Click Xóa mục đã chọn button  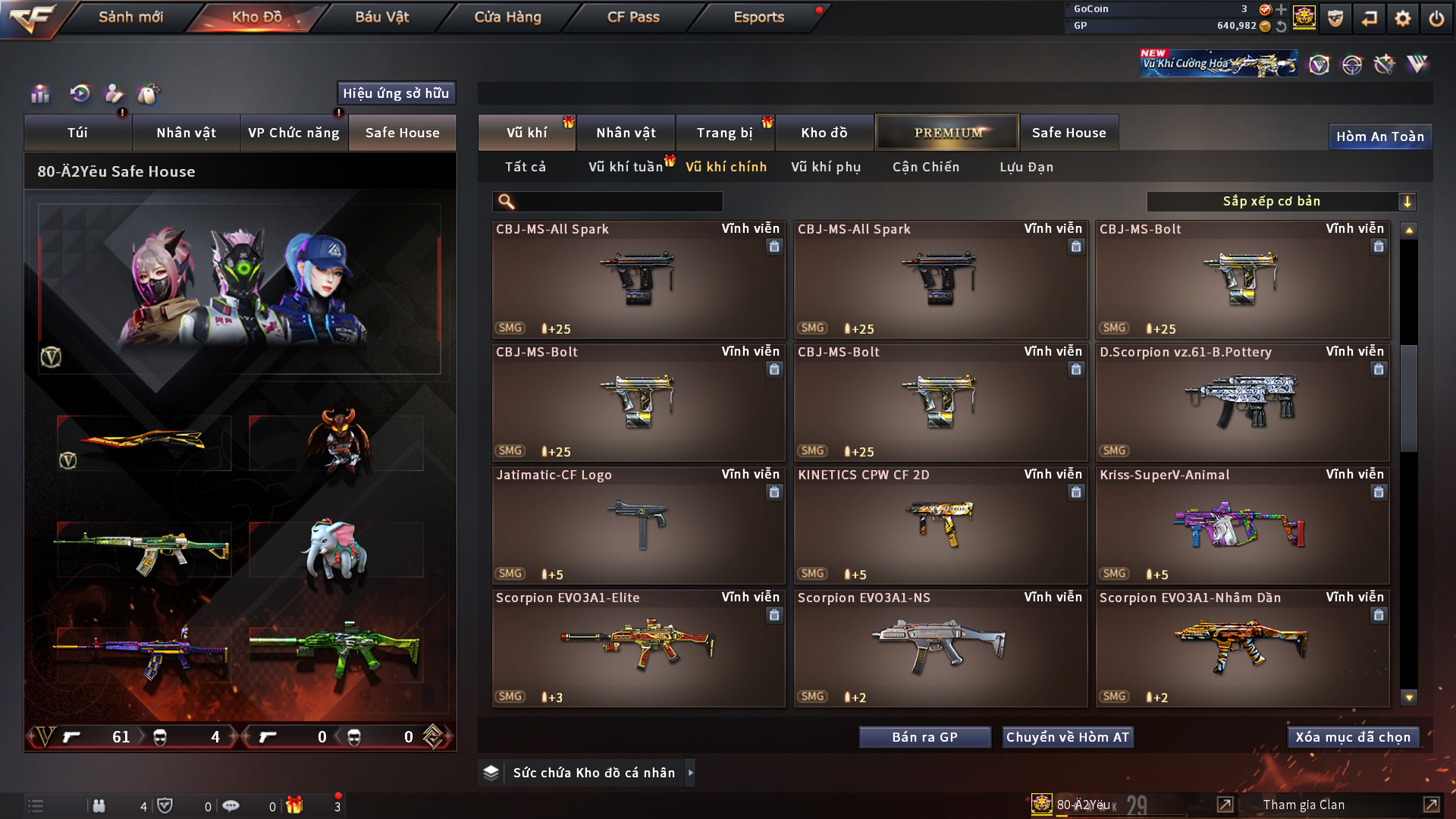1353,737
